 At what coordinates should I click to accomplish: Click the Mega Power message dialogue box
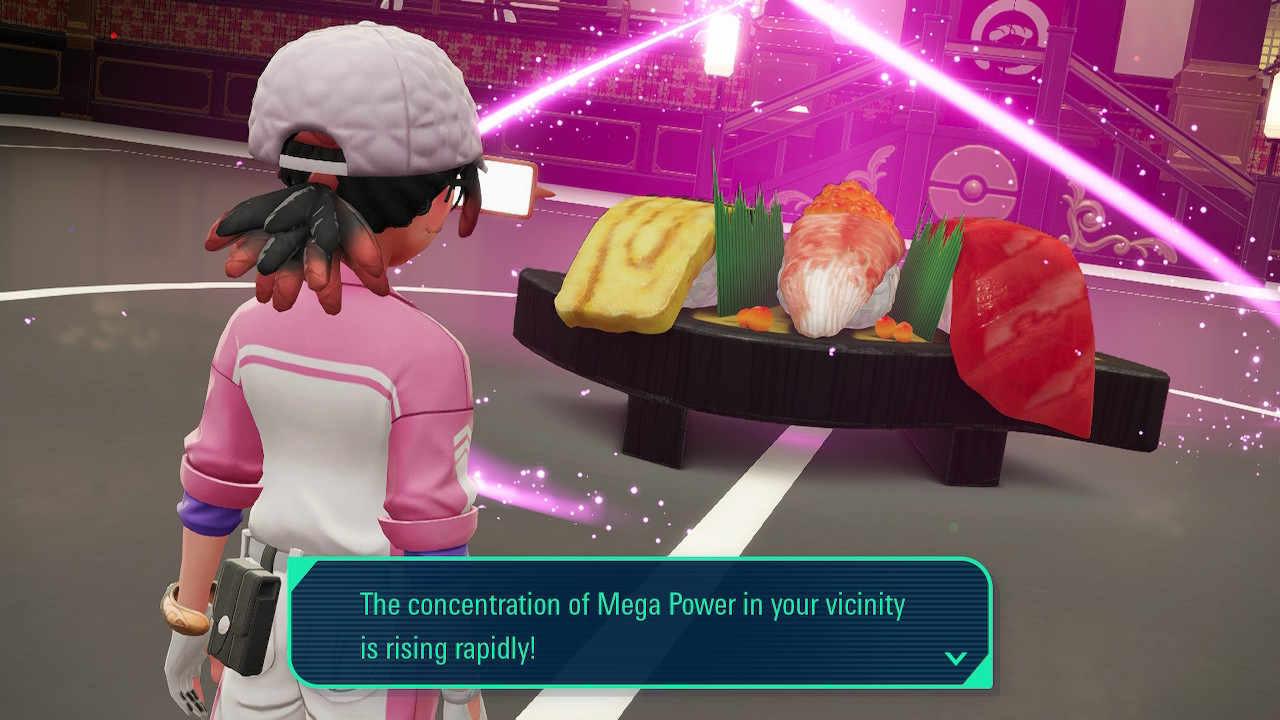(640, 623)
